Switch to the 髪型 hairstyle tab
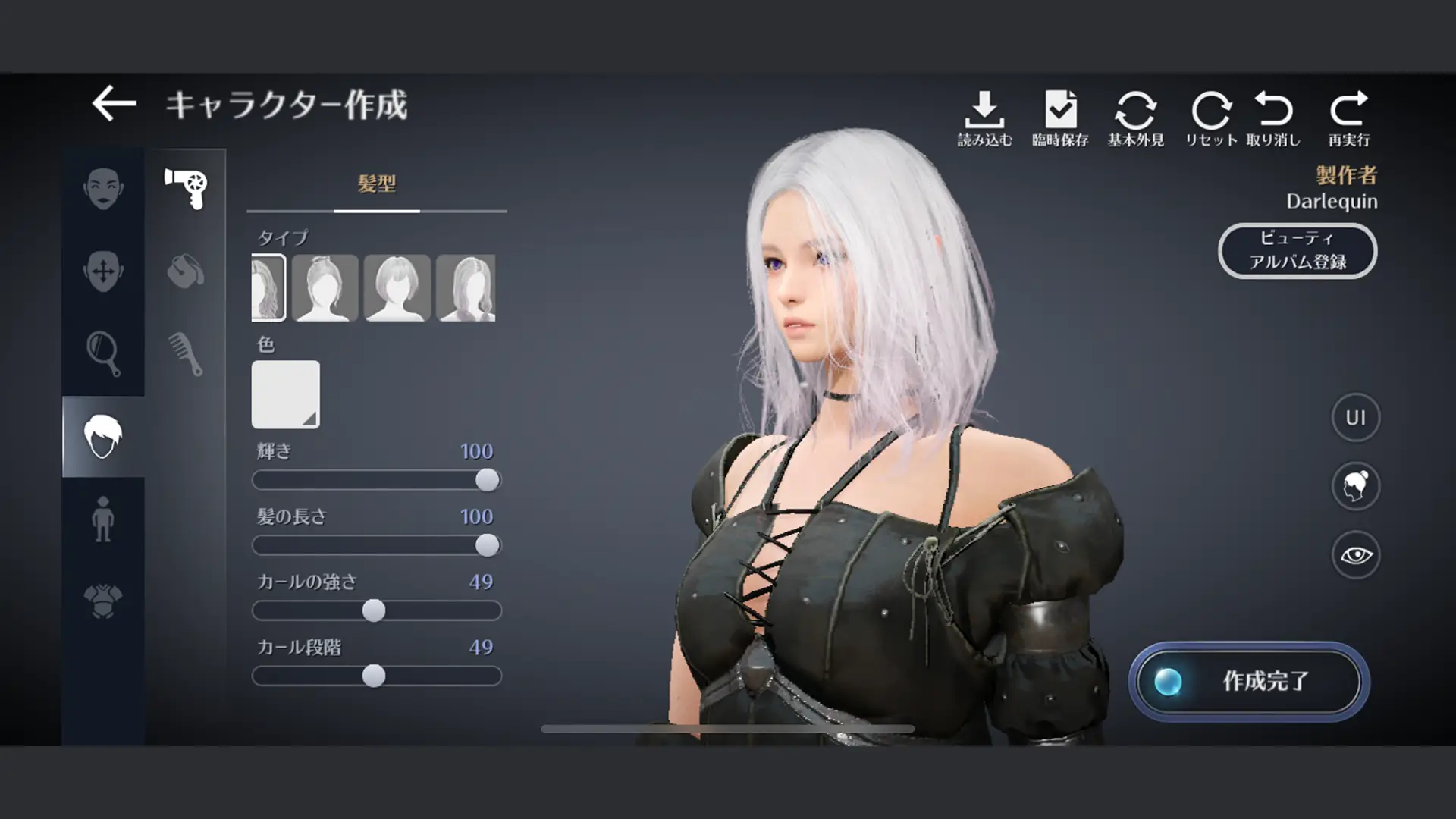The height and width of the screenshot is (819, 1456). pos(377,182)
